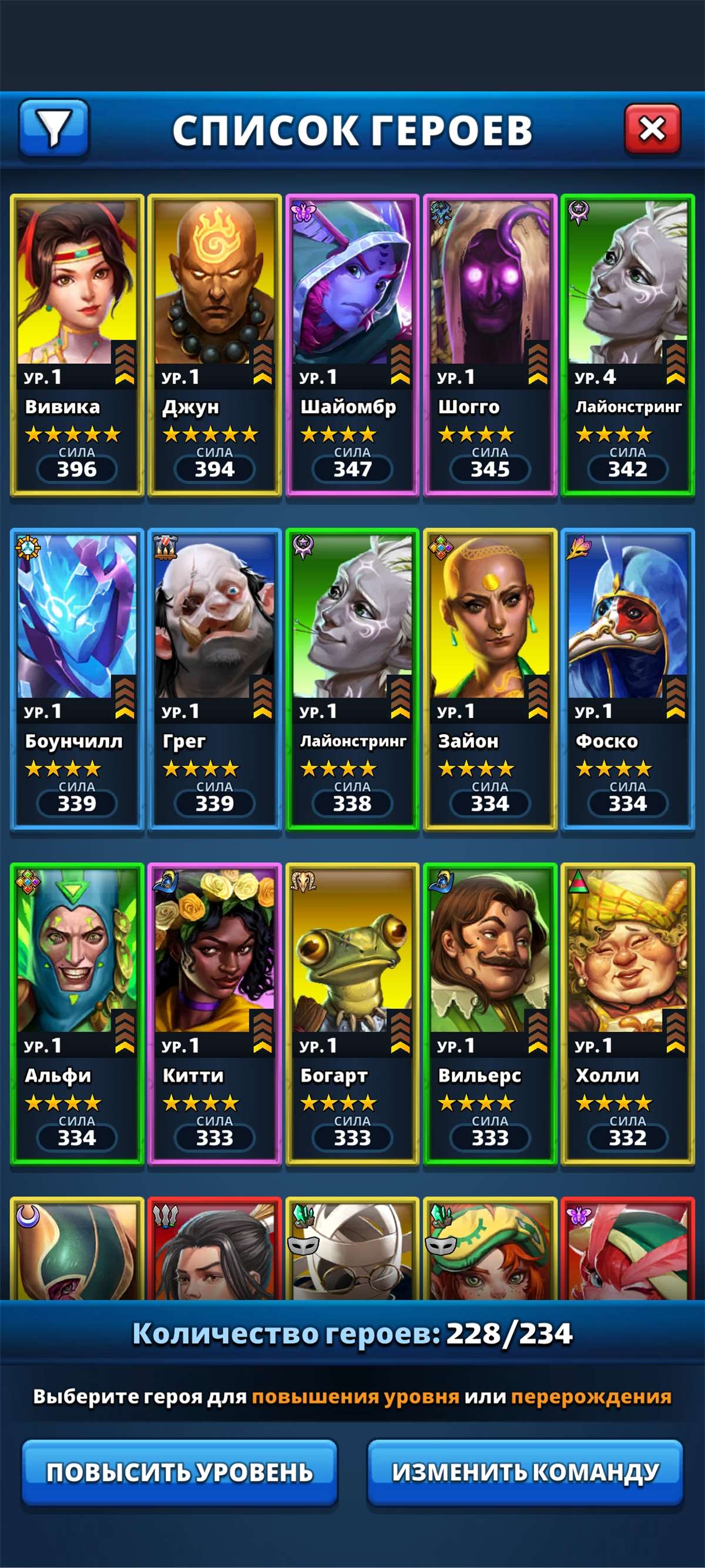Screen dimensions: 705x1568
Task: Choose the Джун hero card
Action: click(x=214, y=344)
